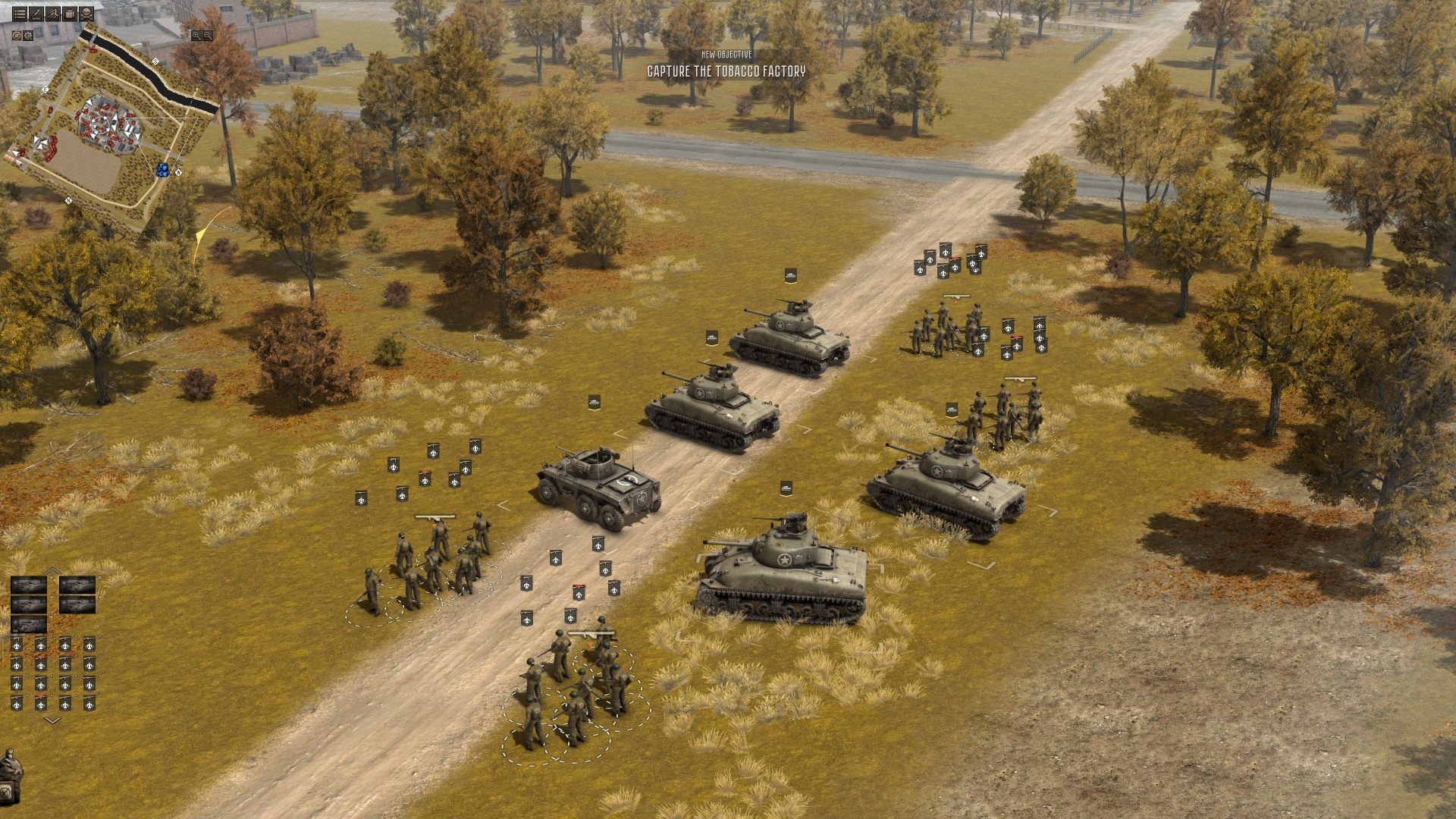Expand the unit panel down arrow

pyautogui.click(x=52, y=720)
